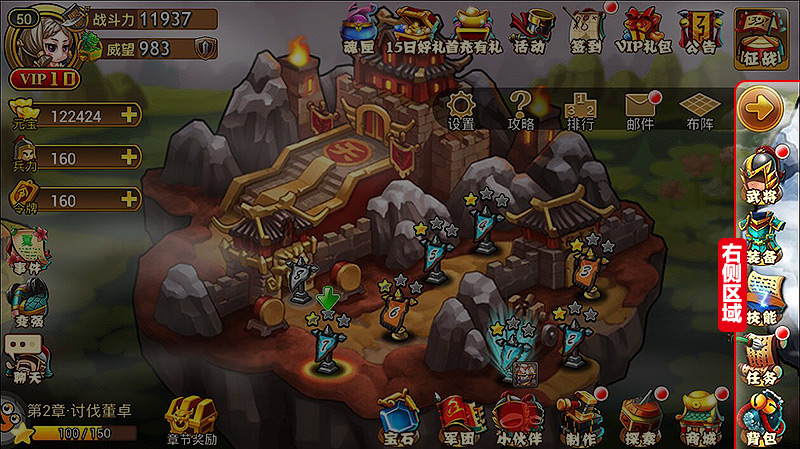Click the plus next to 元宝 122424
Viewport: 800px width, 449px height.
[x=128, y=115]
